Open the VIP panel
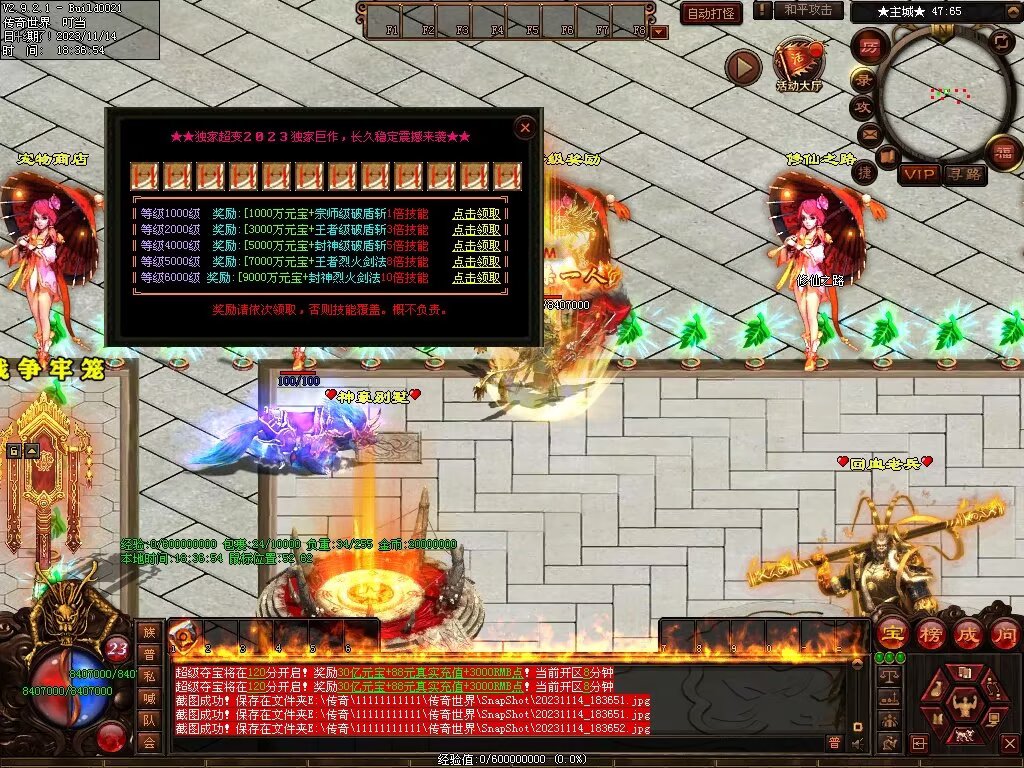This screenshot has height=768, width=1024. pyautogui.click(x=919, y=174)
